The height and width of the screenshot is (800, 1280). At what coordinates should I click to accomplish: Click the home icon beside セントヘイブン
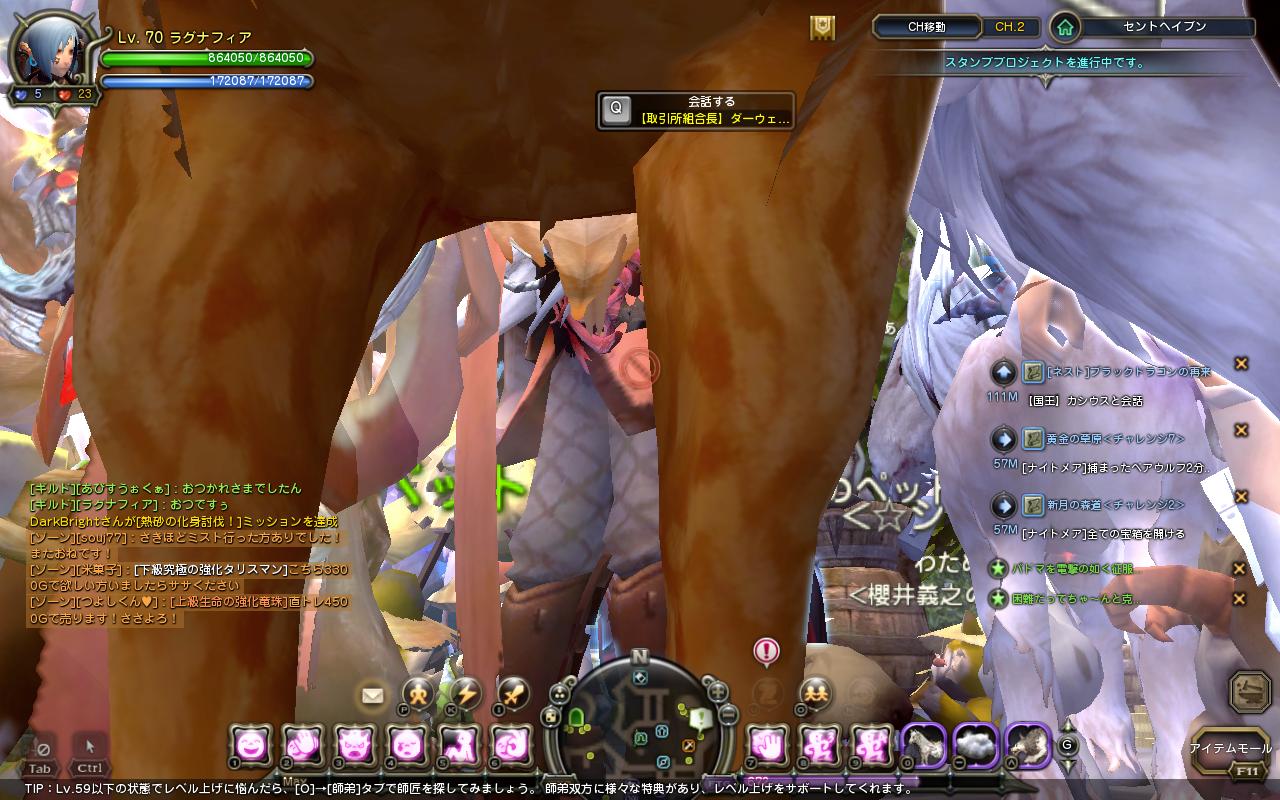tap(1065, 28)
